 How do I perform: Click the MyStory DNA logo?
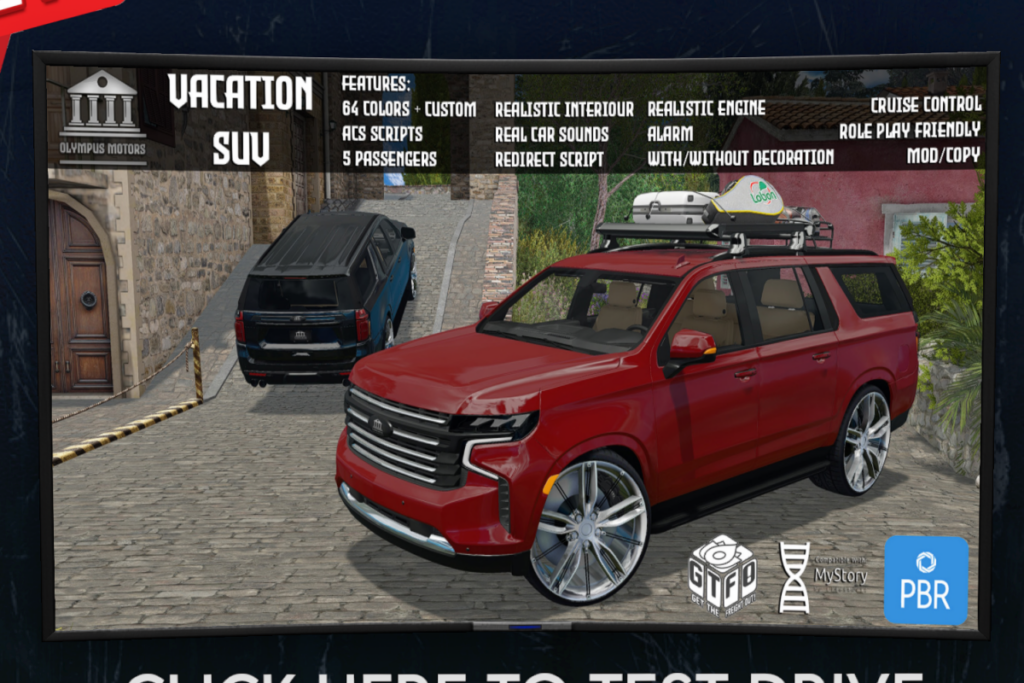(x=821, y=576)
